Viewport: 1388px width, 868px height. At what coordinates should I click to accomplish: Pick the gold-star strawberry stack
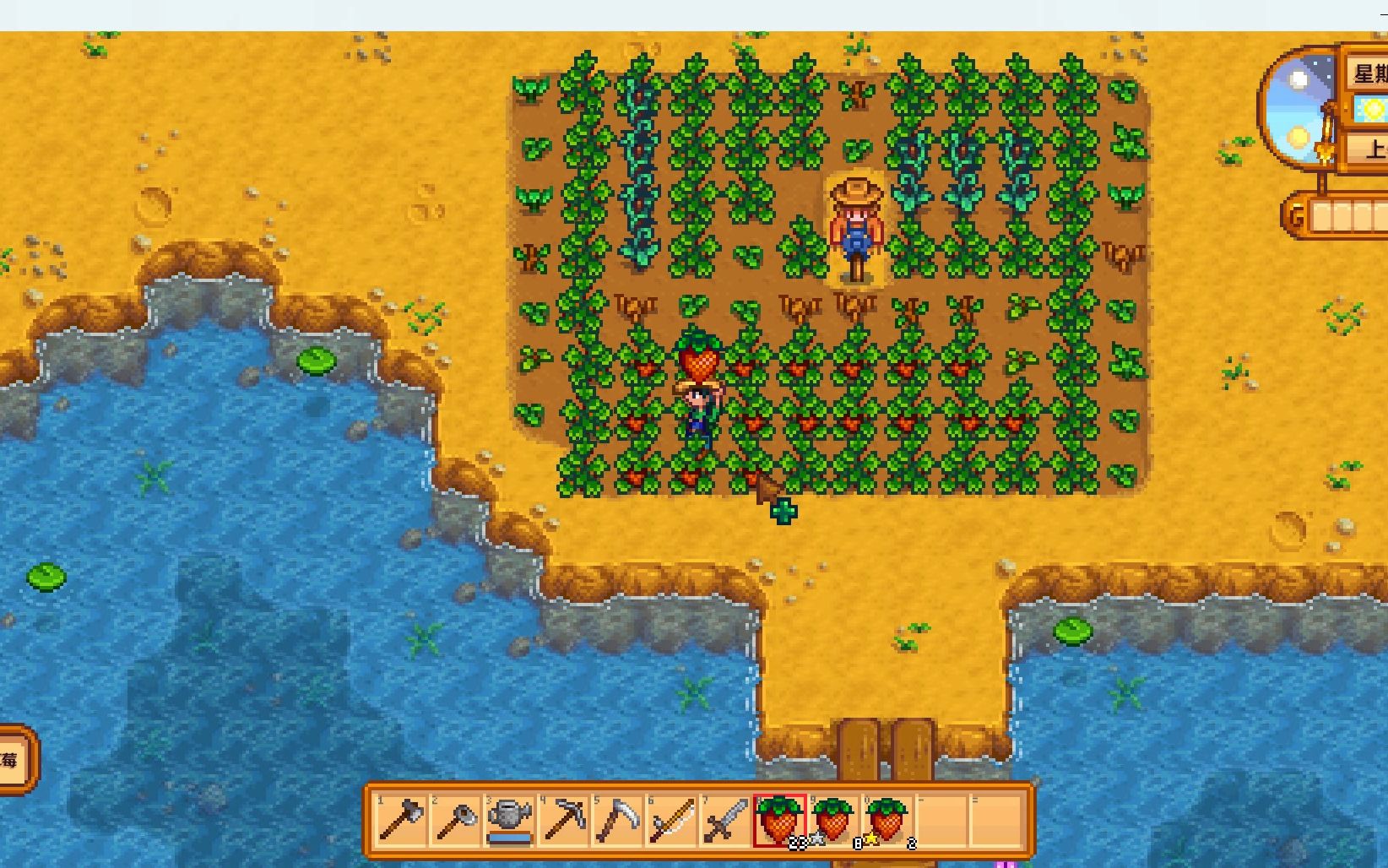click(x=887, y=819)
